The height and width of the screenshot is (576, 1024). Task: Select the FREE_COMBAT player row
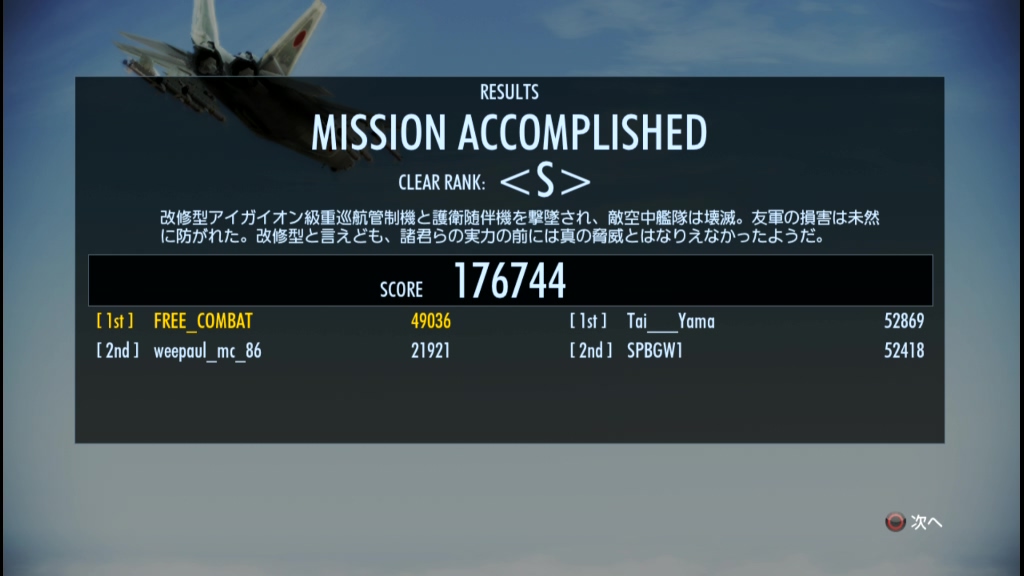tap(203, 321)
